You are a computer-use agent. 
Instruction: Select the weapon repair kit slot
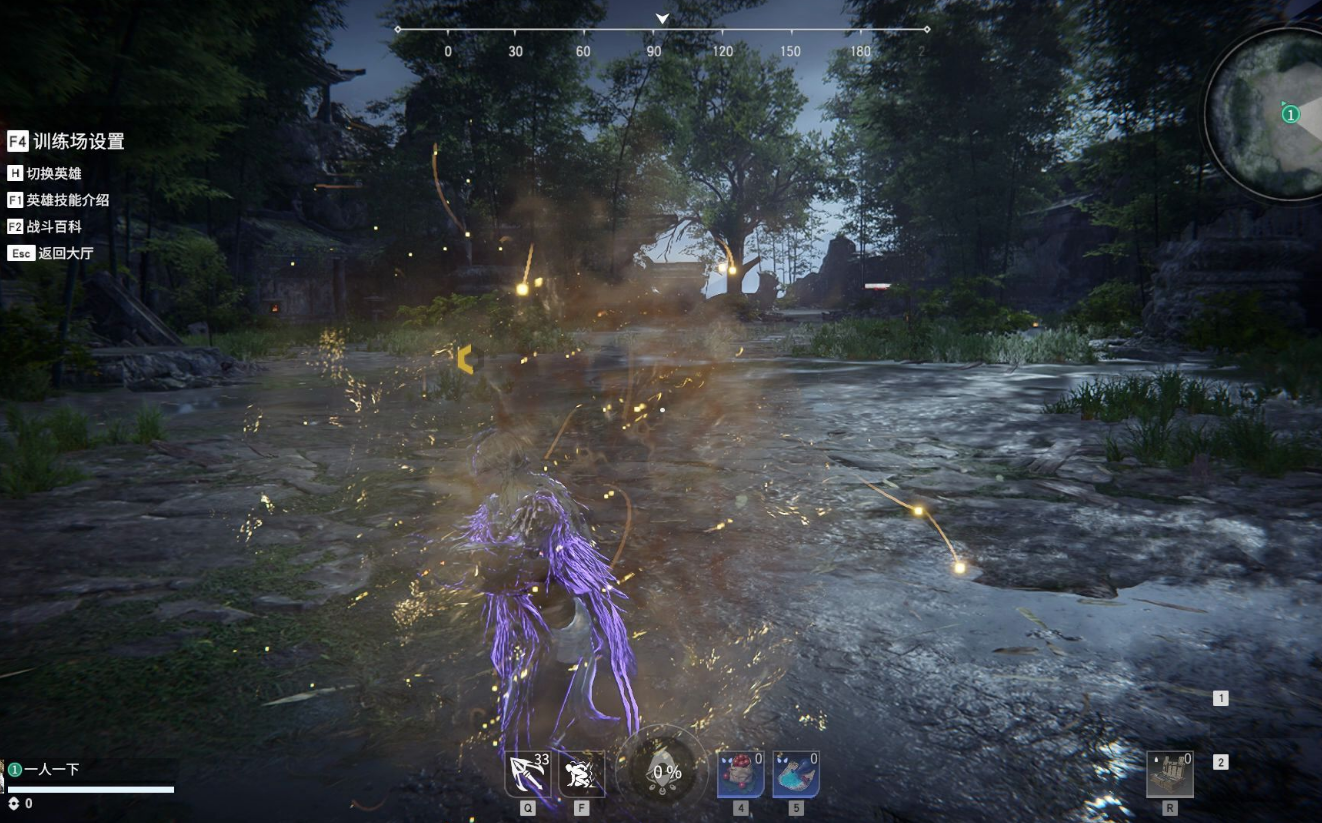click(1169, 775)
